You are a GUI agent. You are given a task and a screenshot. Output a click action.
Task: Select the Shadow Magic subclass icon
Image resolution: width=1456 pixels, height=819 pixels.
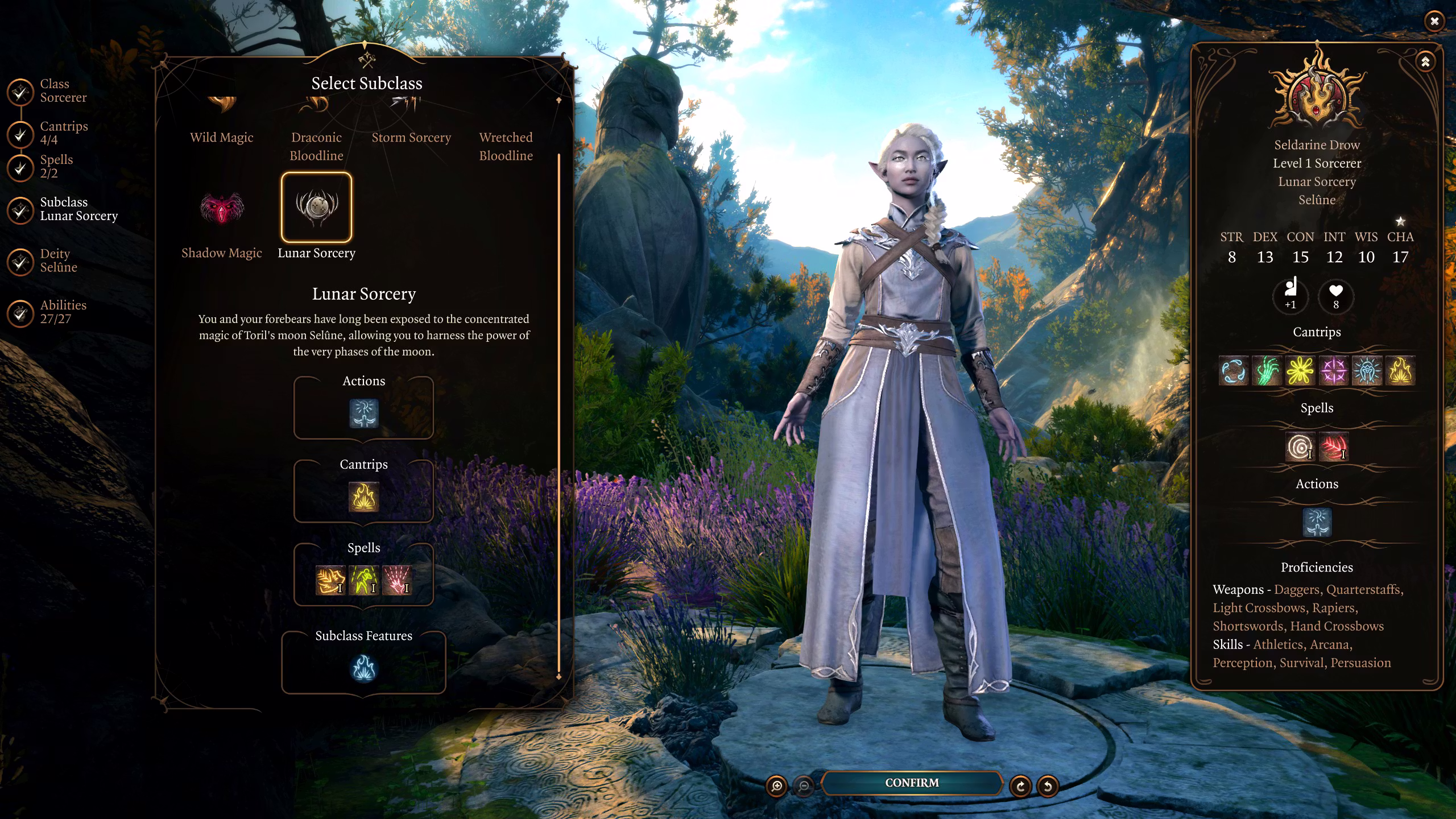[x=222, y=208]
